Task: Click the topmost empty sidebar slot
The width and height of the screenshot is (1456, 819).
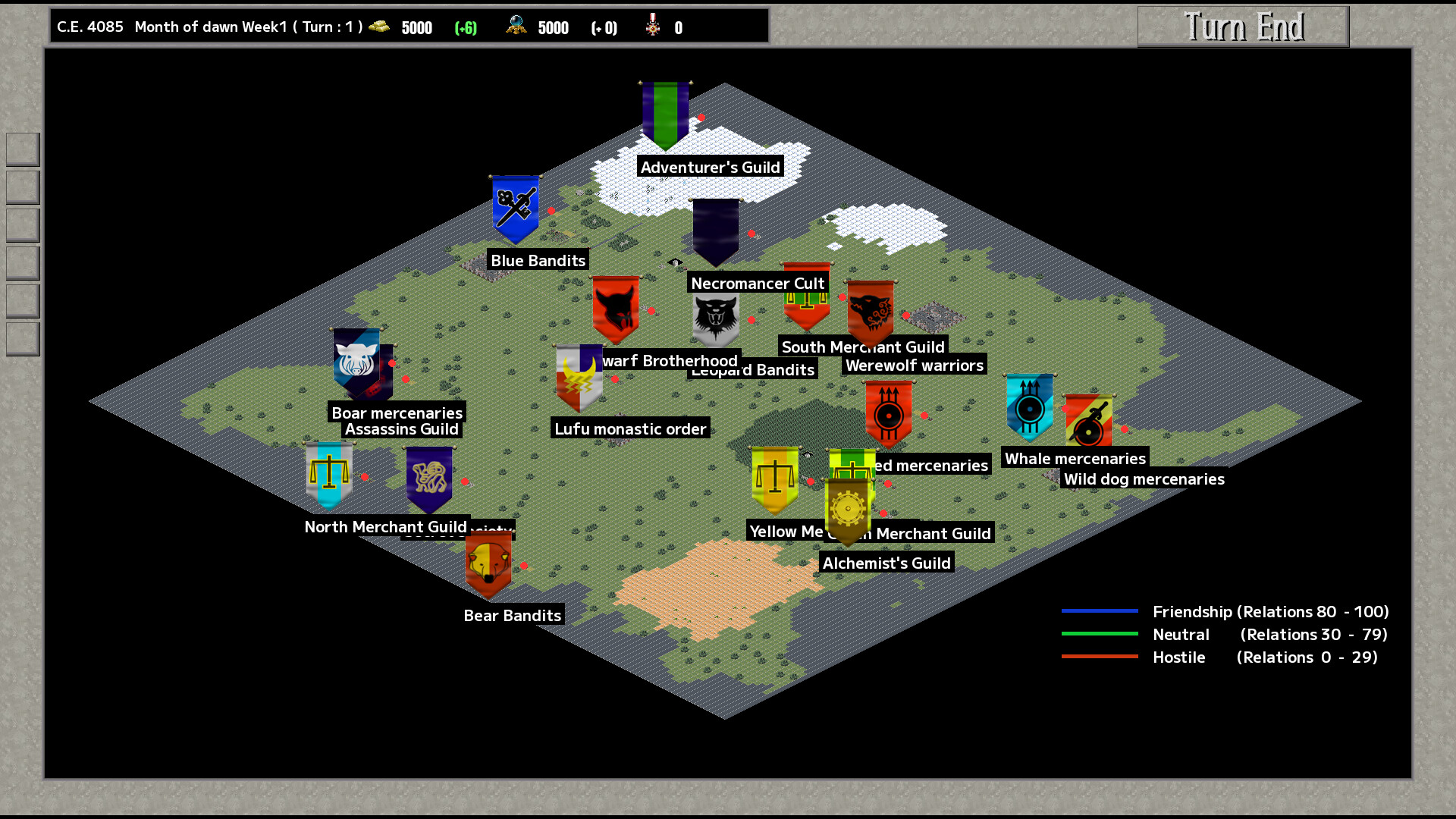Action: tap(22, 149)
